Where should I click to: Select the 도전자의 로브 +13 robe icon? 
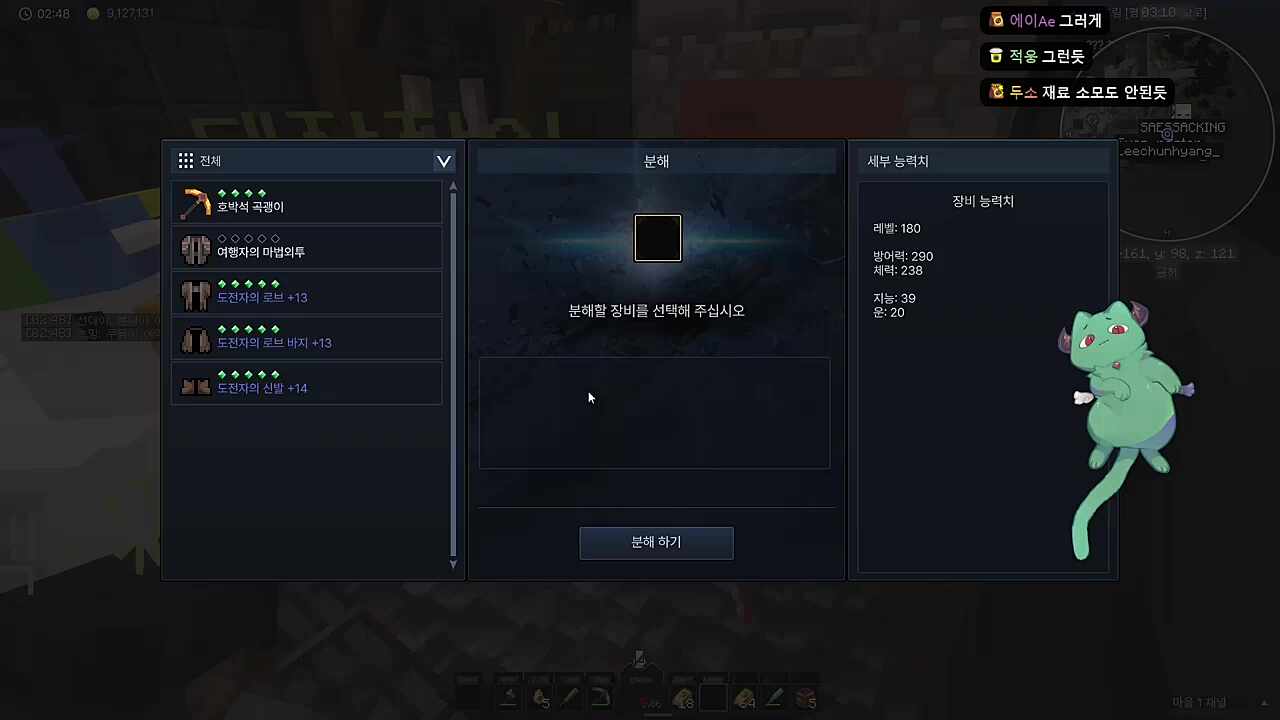point(195,293)
